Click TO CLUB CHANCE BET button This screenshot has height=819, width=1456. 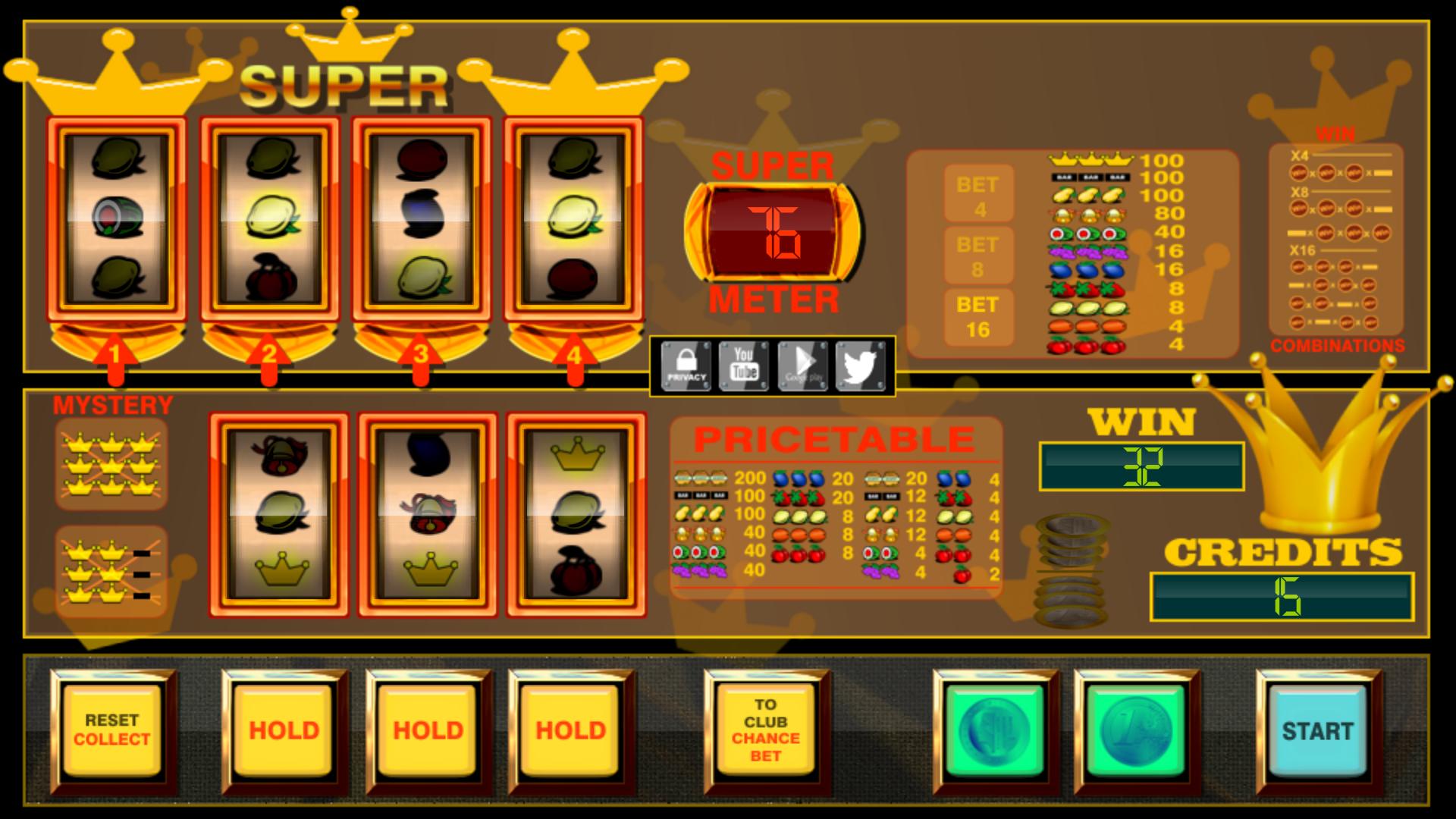766,730
